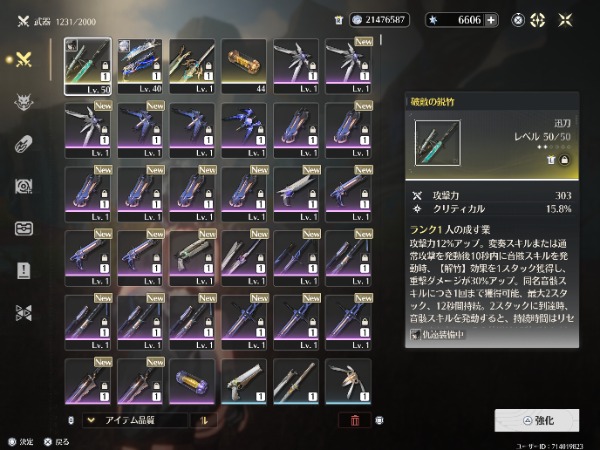The width and height of the screenshot is (600, 450).
Task: Select the Lv. 50 sword weapon slot
Action: (88, 66)
